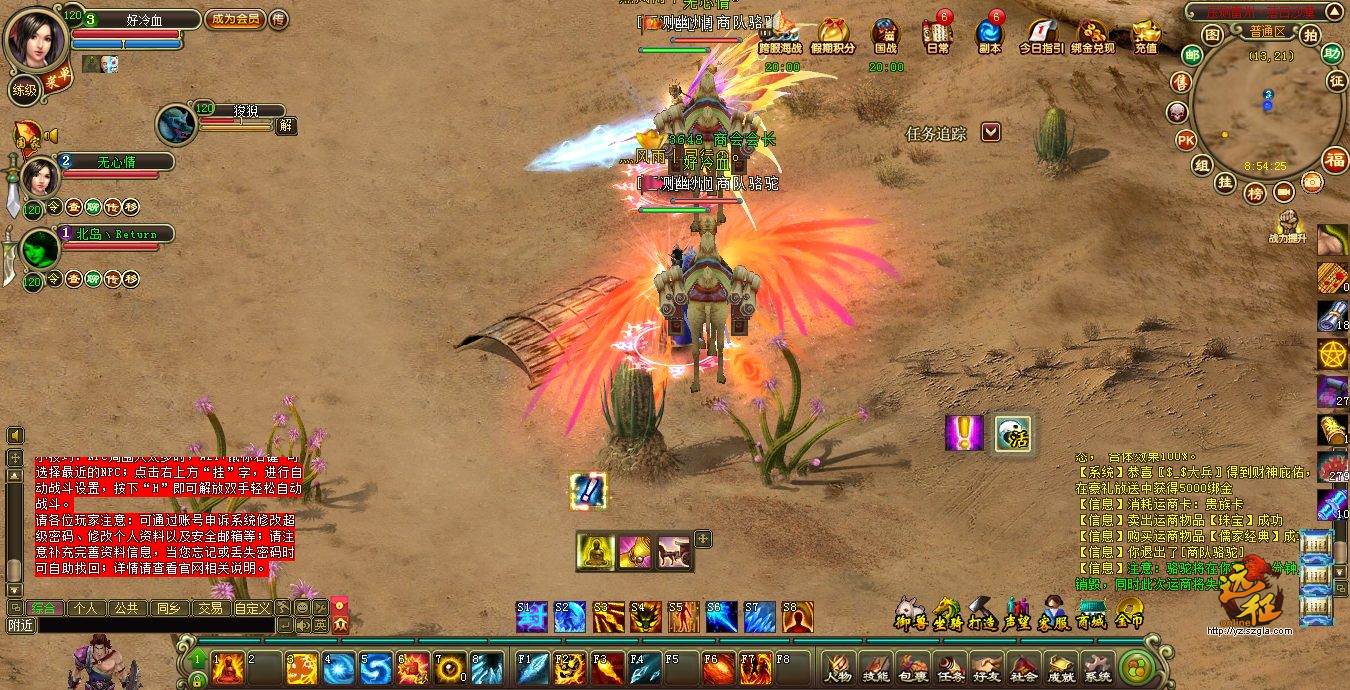Click the chat text input box
Image resolution: width=1350 pixels, height=690 pixels.
(150, 625)
